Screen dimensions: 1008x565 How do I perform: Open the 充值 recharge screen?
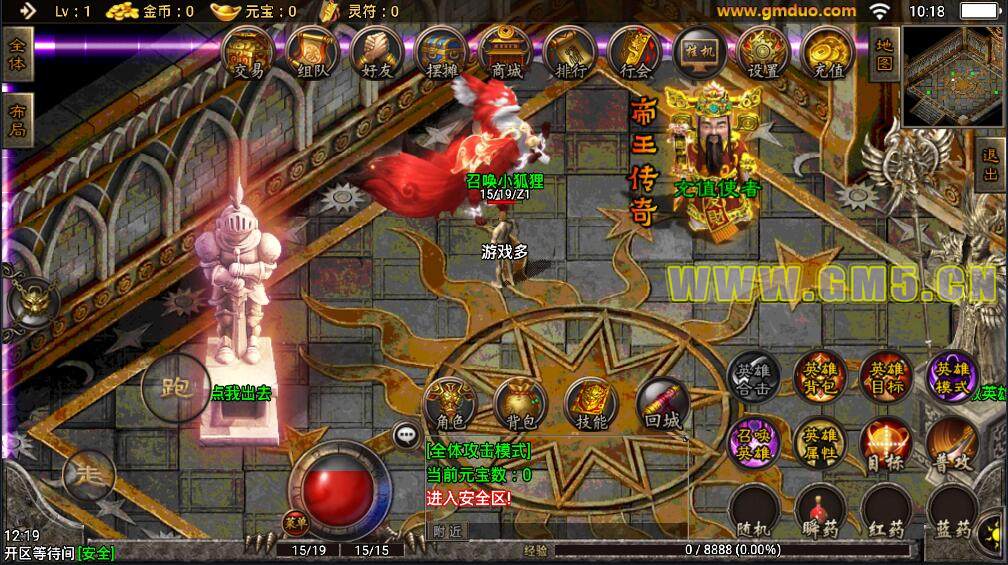(x=827, y=53)
